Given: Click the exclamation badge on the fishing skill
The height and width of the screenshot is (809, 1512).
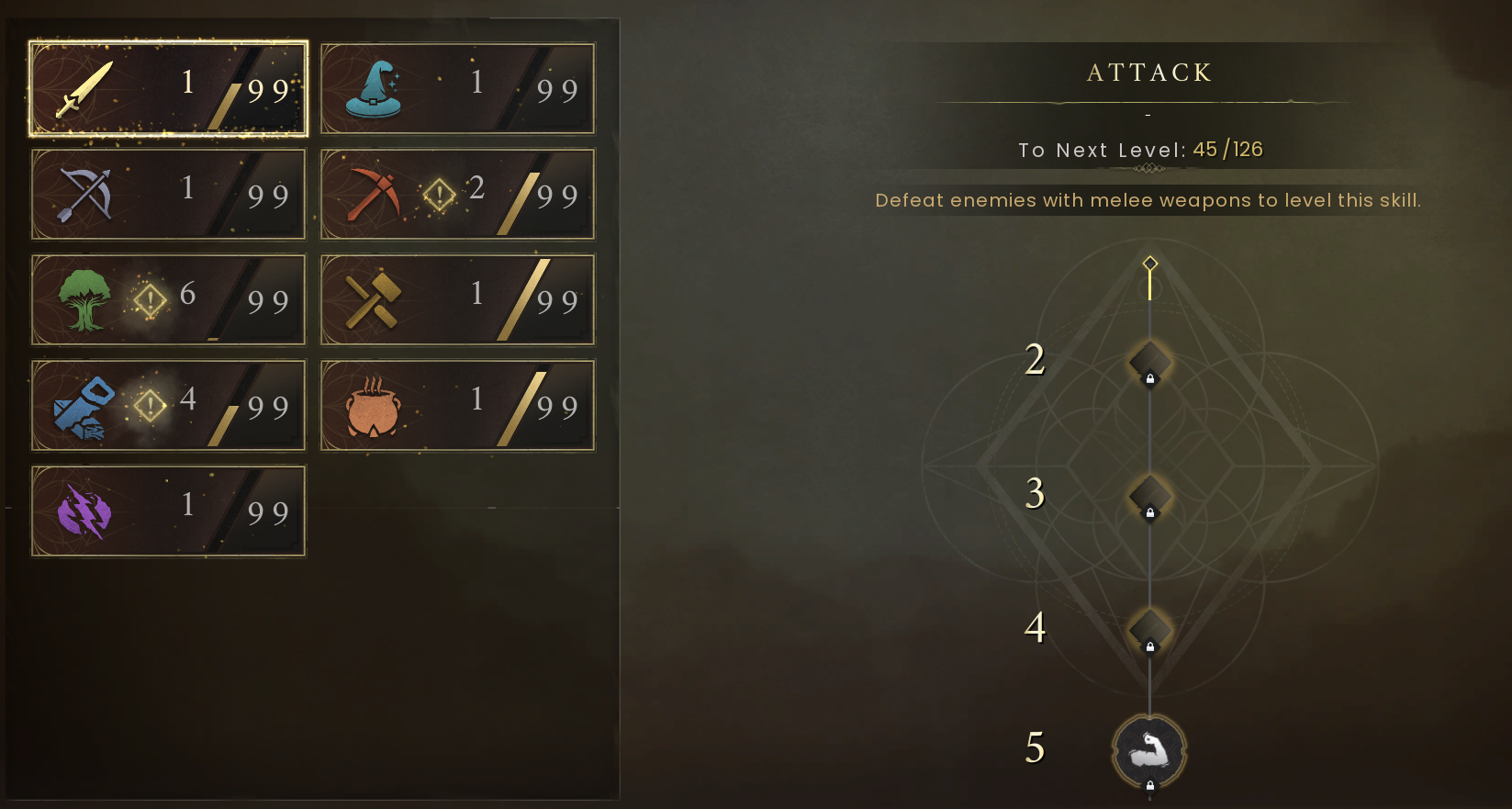Looking at the screenshot, I should (150, 405).
